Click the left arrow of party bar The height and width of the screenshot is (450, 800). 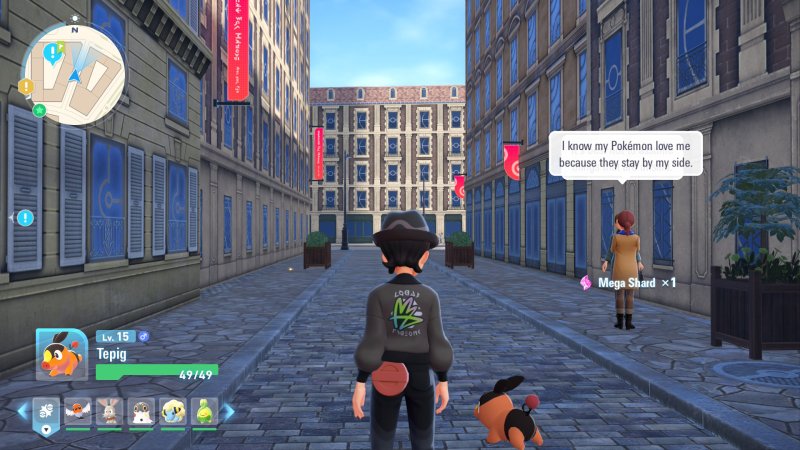click(22, 411)
